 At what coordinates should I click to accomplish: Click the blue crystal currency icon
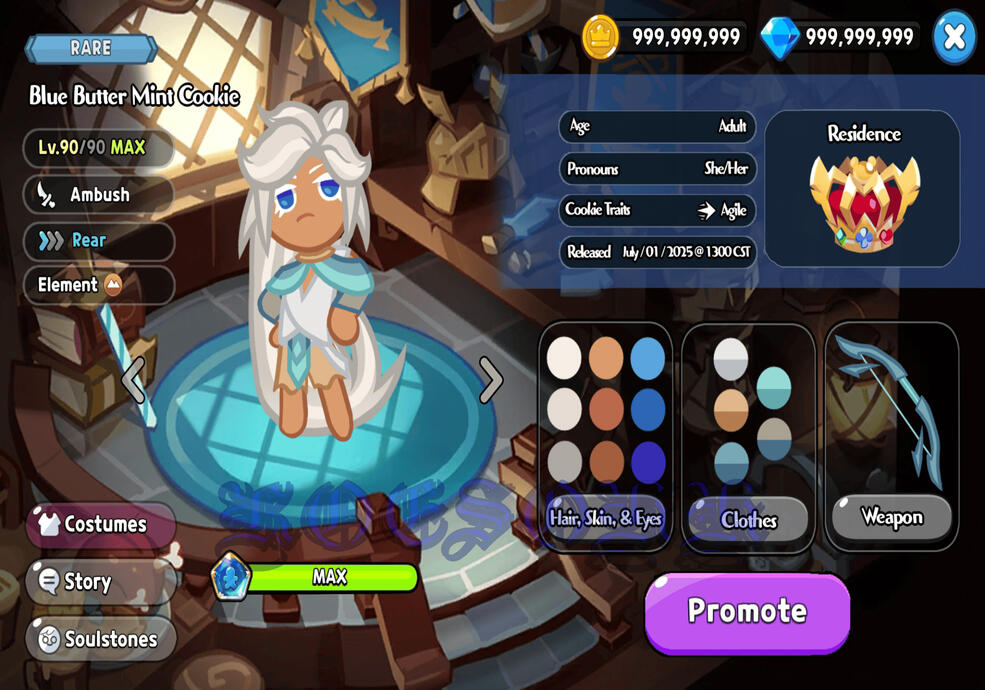779,38
